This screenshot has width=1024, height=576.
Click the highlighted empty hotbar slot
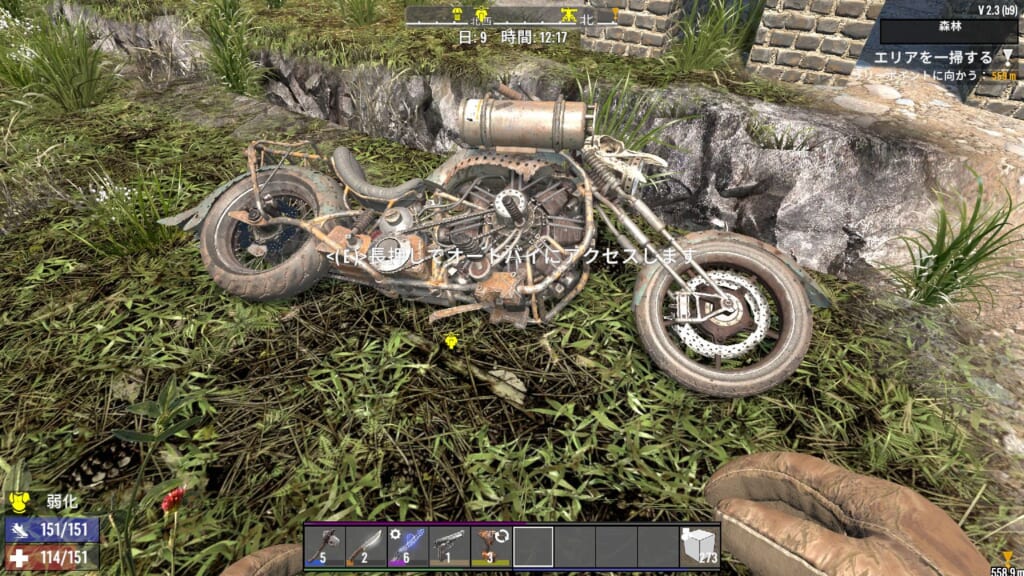[533, 546]
